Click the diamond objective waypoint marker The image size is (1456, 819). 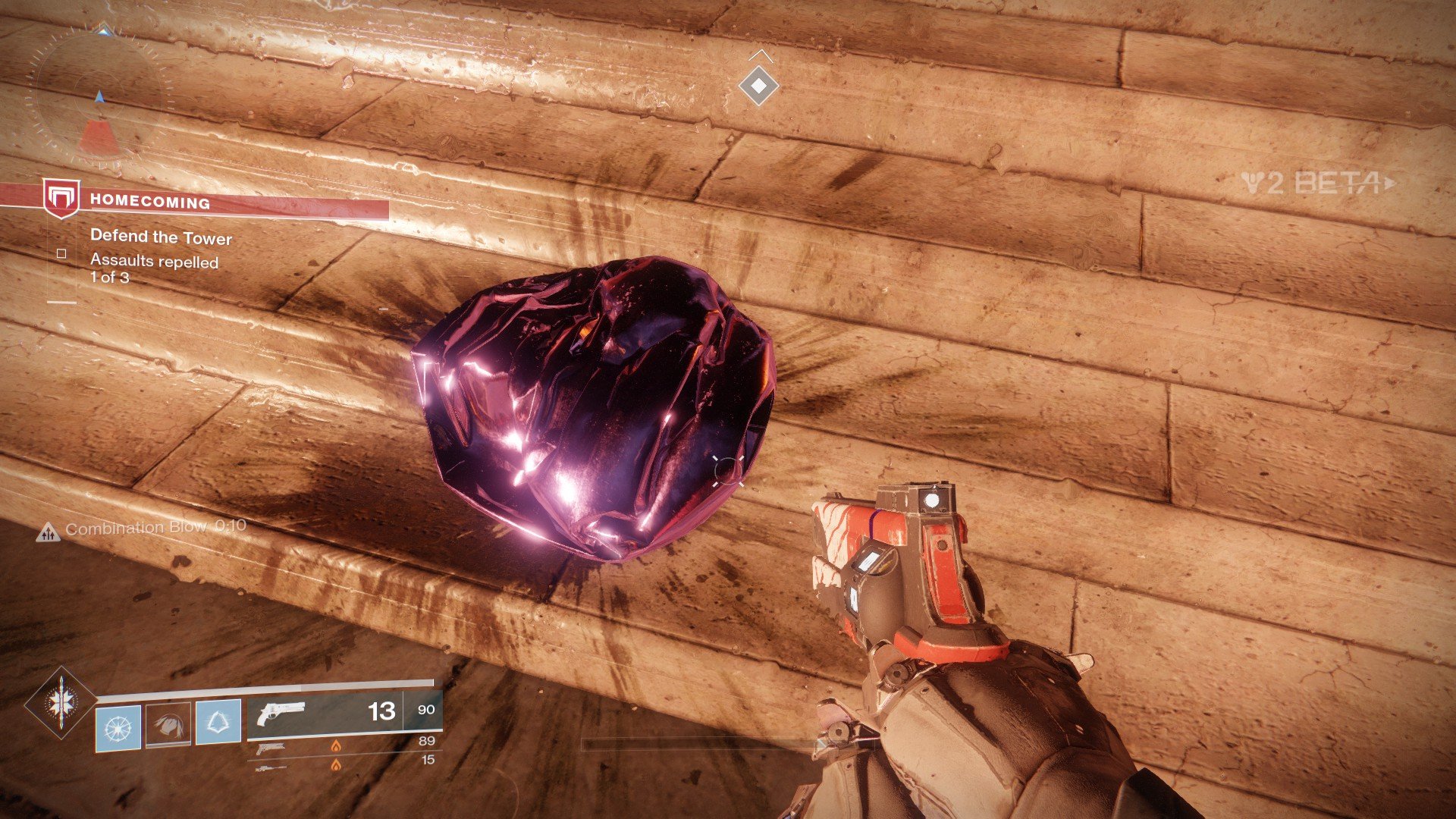click(x=758, y=86)
